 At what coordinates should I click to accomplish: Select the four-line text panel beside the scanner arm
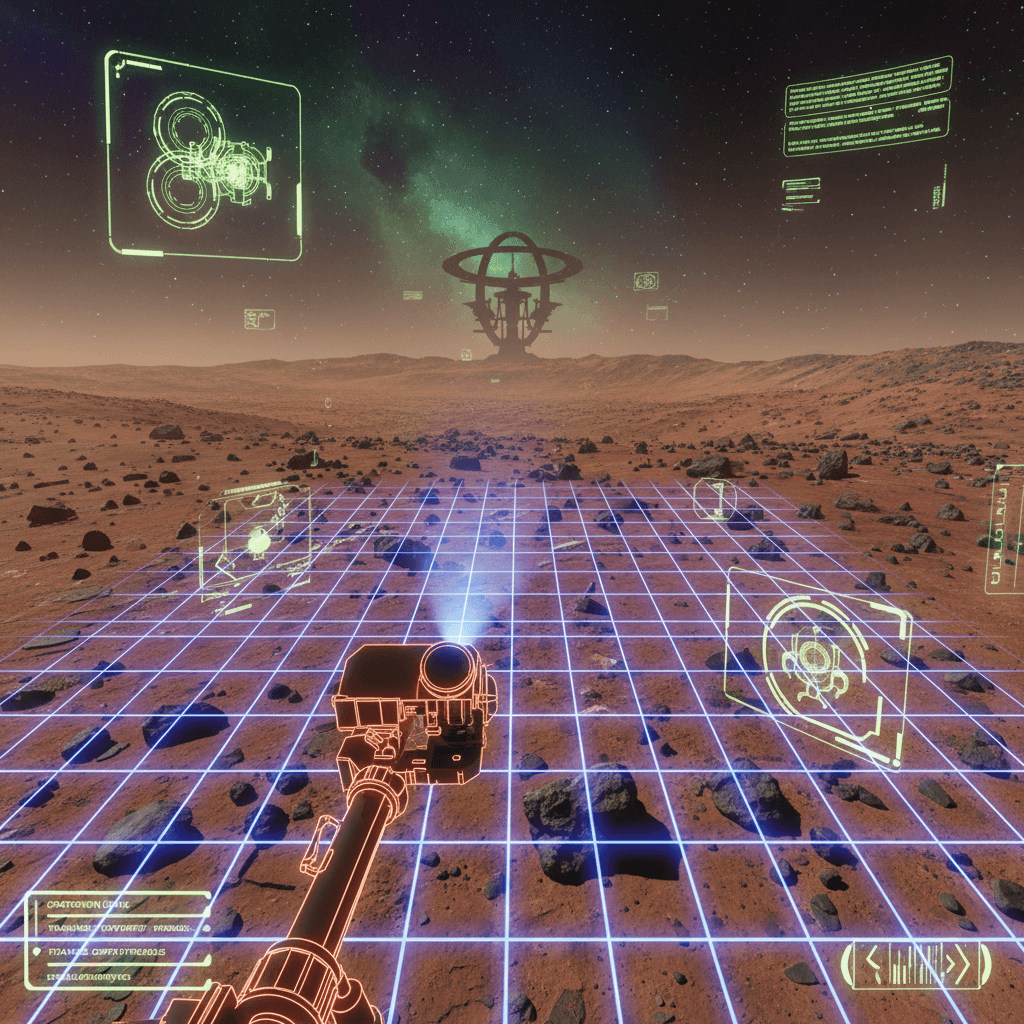118,940
